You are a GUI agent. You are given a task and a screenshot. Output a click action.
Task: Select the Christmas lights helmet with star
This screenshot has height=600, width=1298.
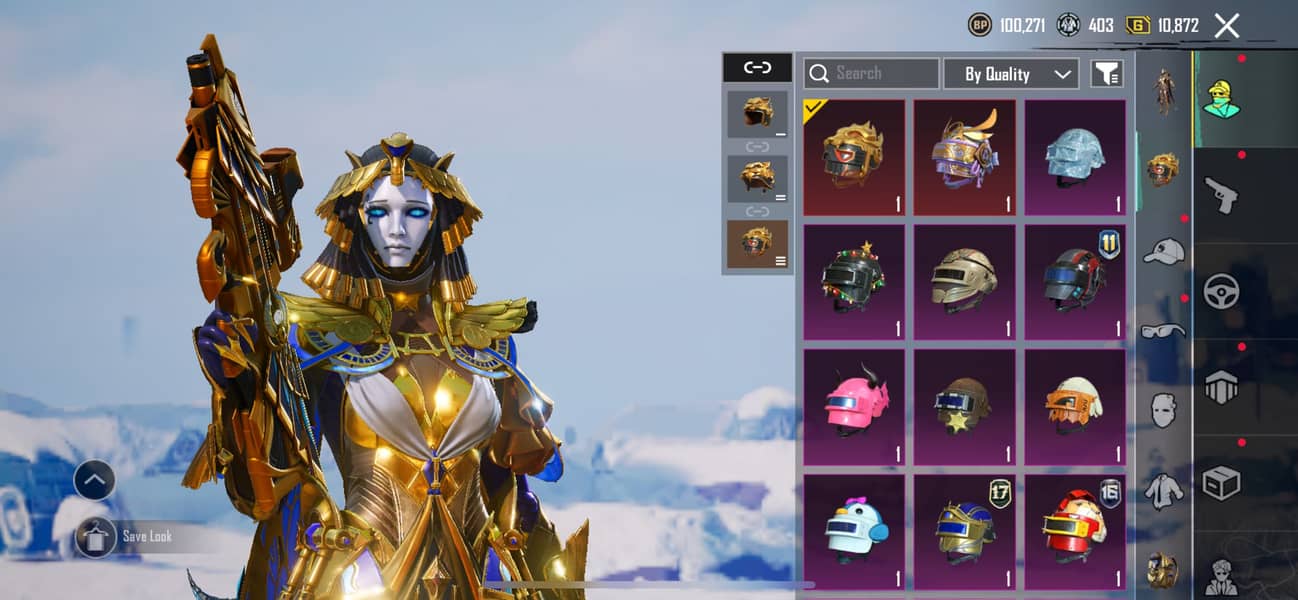click(853, 282)
